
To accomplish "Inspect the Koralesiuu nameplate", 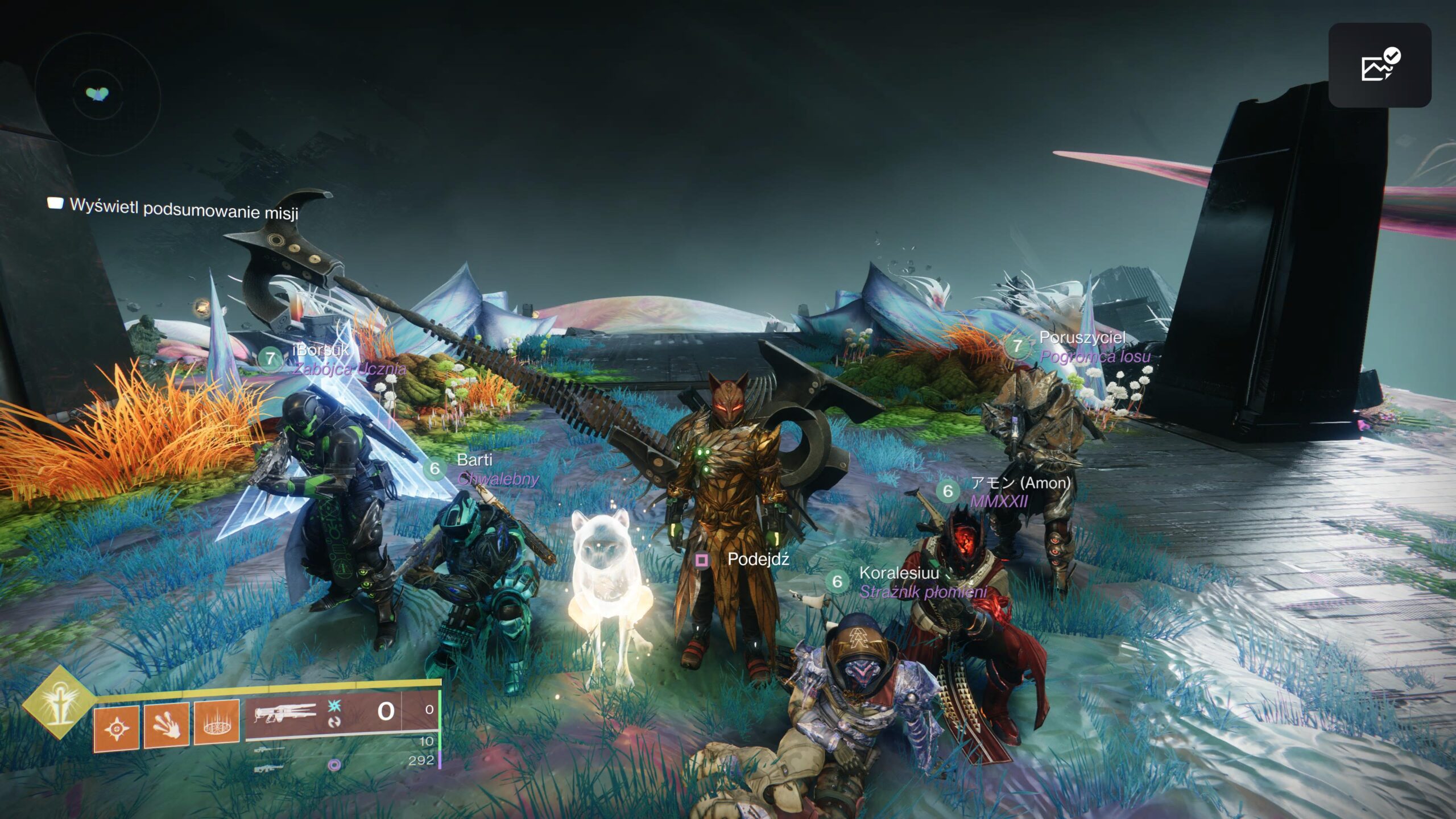I will pyautogui.click(x=899, y=573).
